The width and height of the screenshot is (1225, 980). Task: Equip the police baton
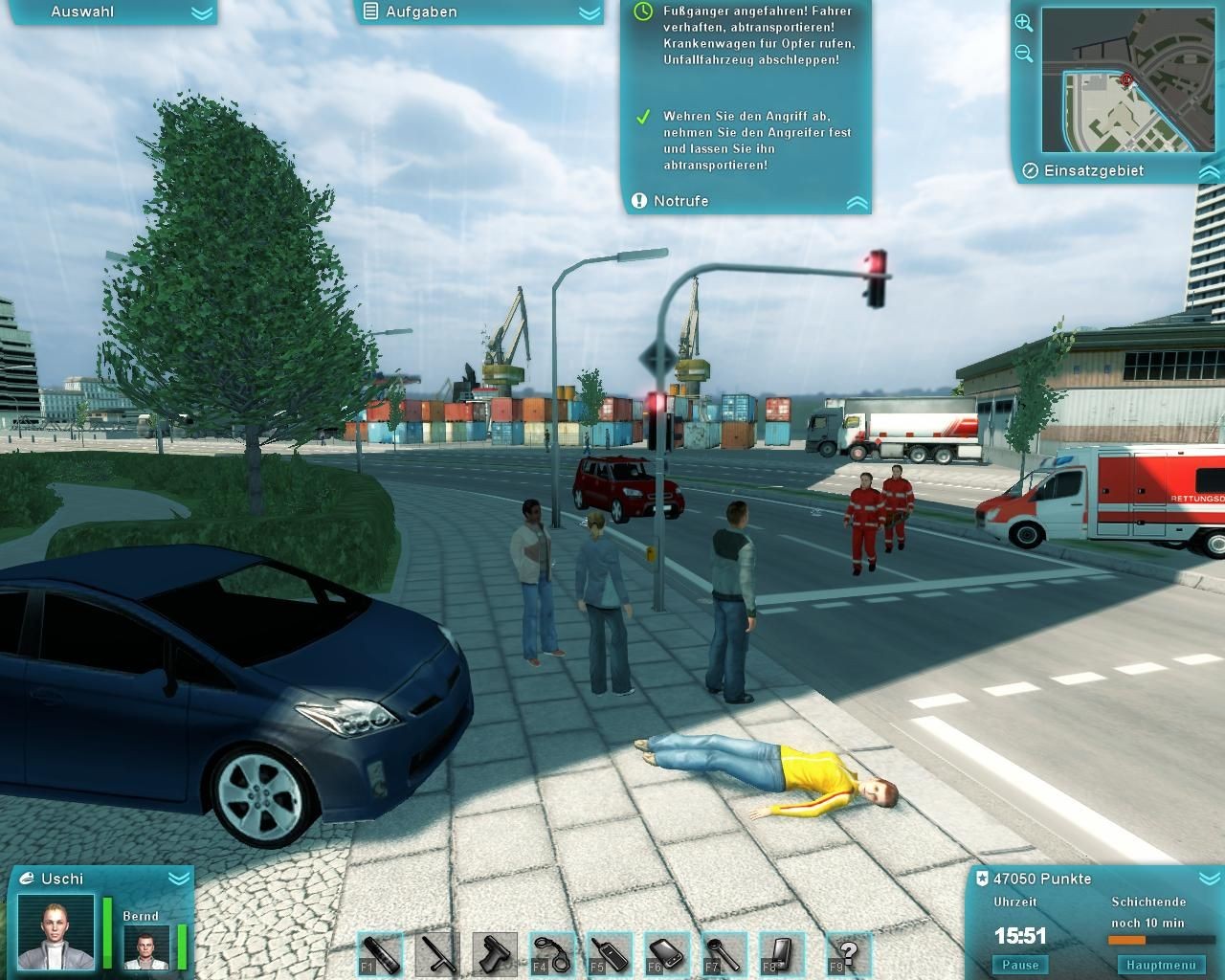437,954
